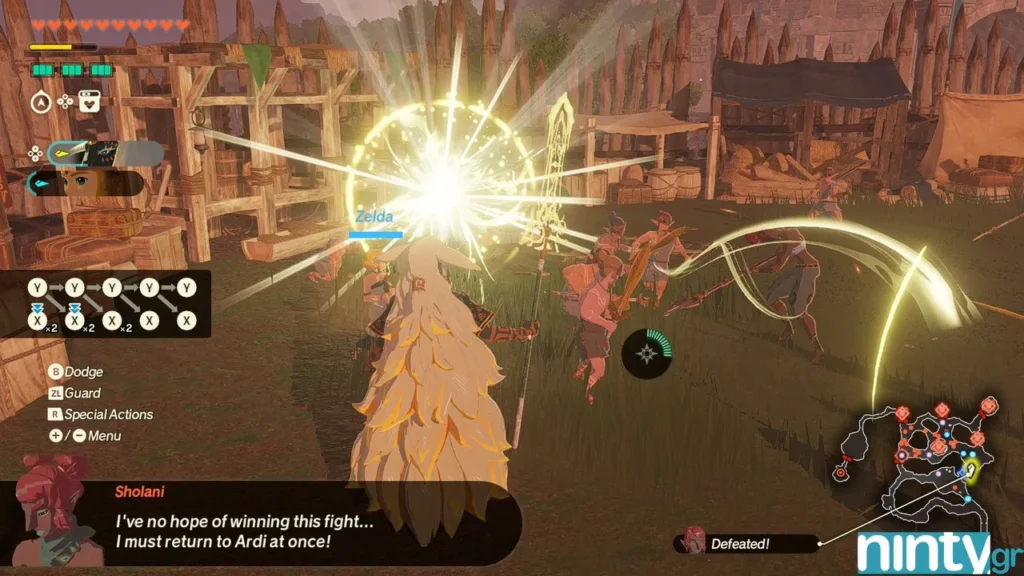
Task: Click the yellow-highlighted player marker on the minimap
Action: [969, 468]
